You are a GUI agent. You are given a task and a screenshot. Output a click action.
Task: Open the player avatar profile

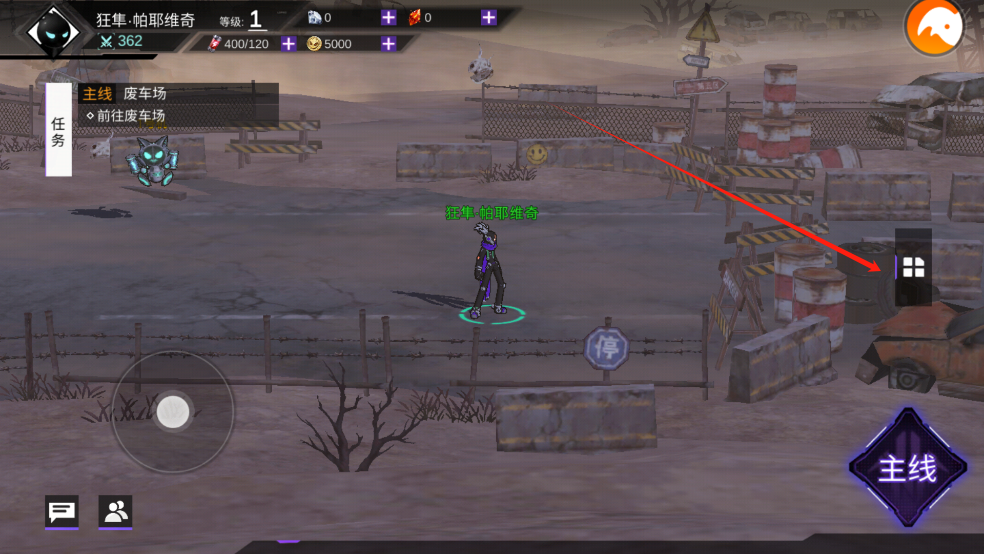46,32
